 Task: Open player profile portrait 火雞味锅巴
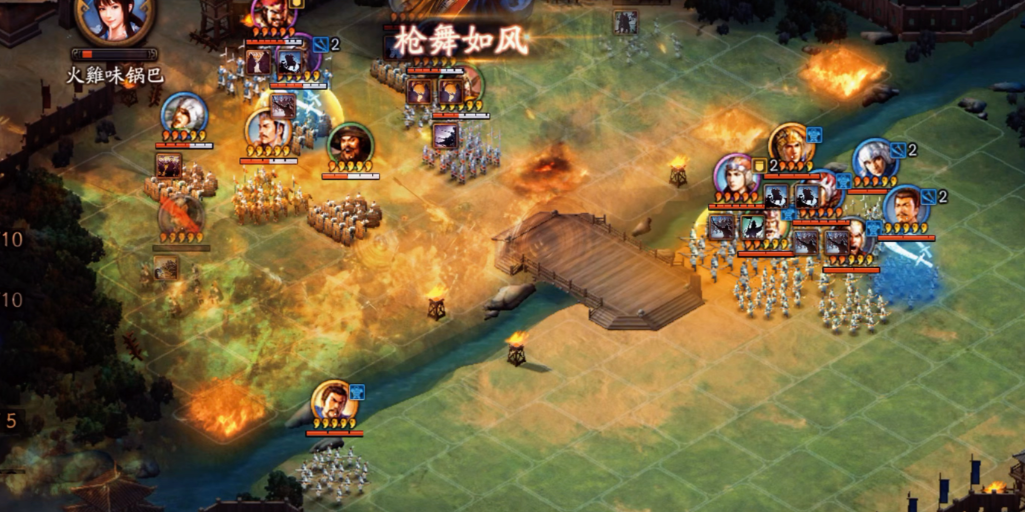[x=115, y=20]
